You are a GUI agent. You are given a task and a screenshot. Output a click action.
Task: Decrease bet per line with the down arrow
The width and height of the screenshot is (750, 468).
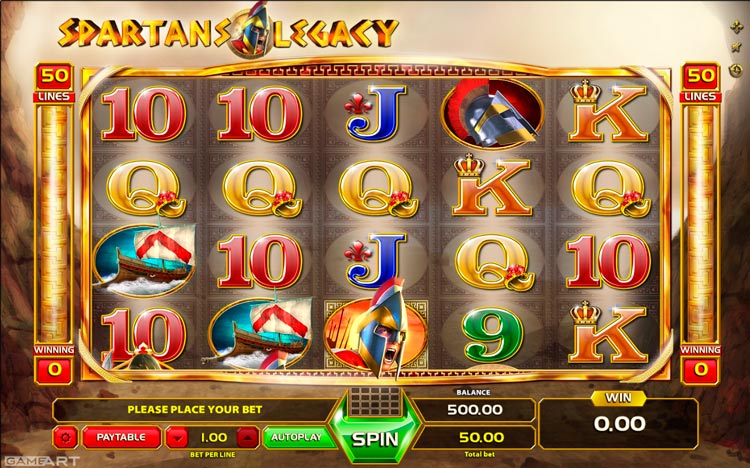175,437
